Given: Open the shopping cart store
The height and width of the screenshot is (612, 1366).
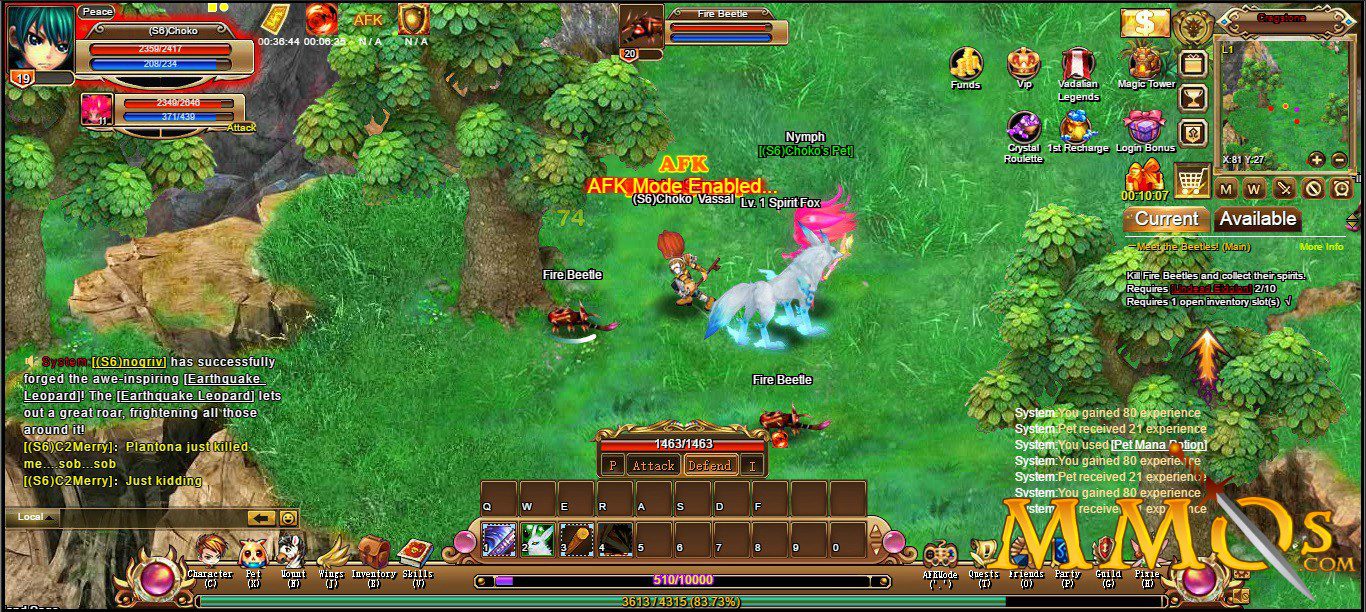Looking at the screenshot, I should tap(1191, 182).
